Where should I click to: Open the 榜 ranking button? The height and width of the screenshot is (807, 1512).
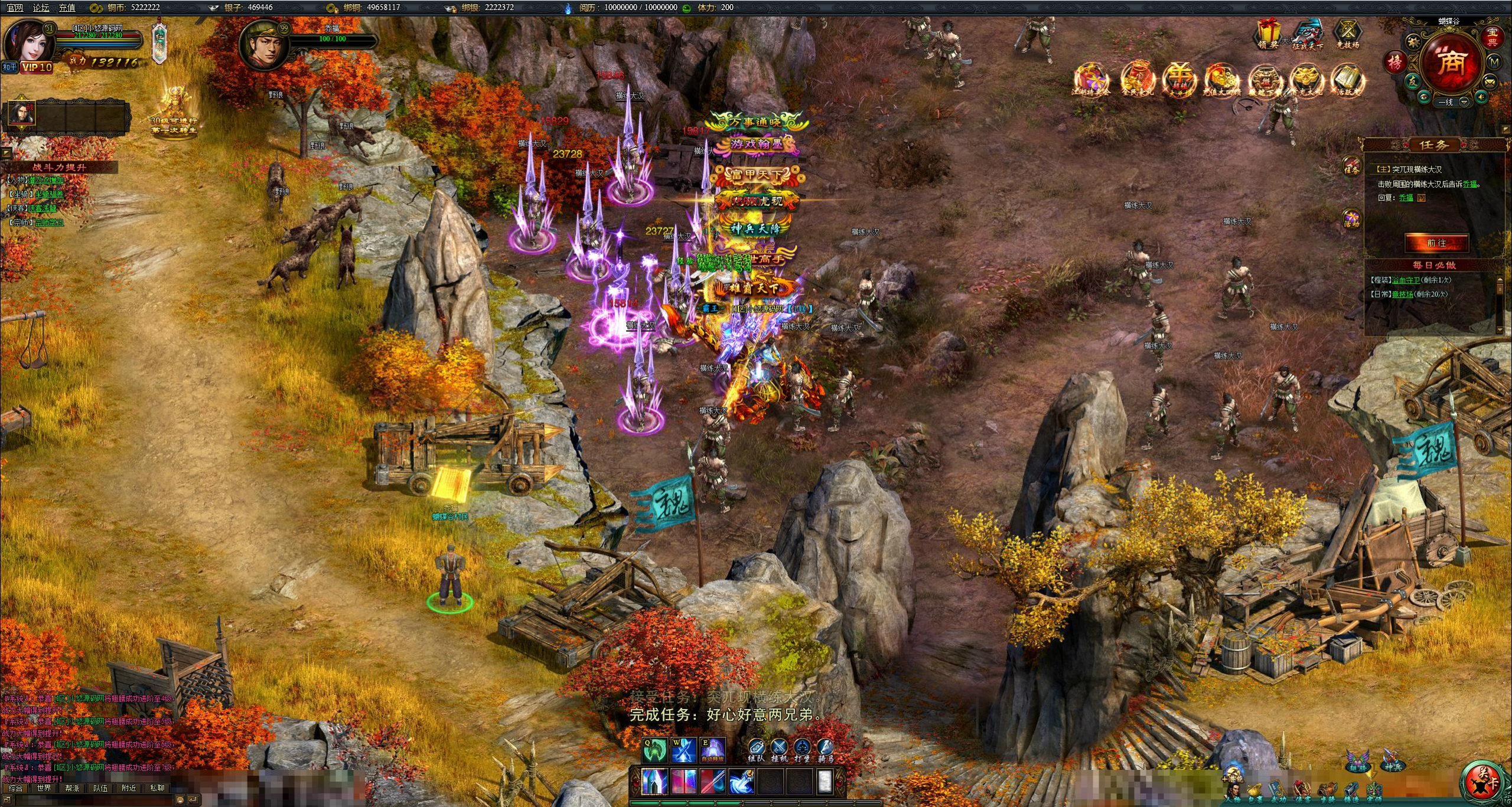(1395, 62)
